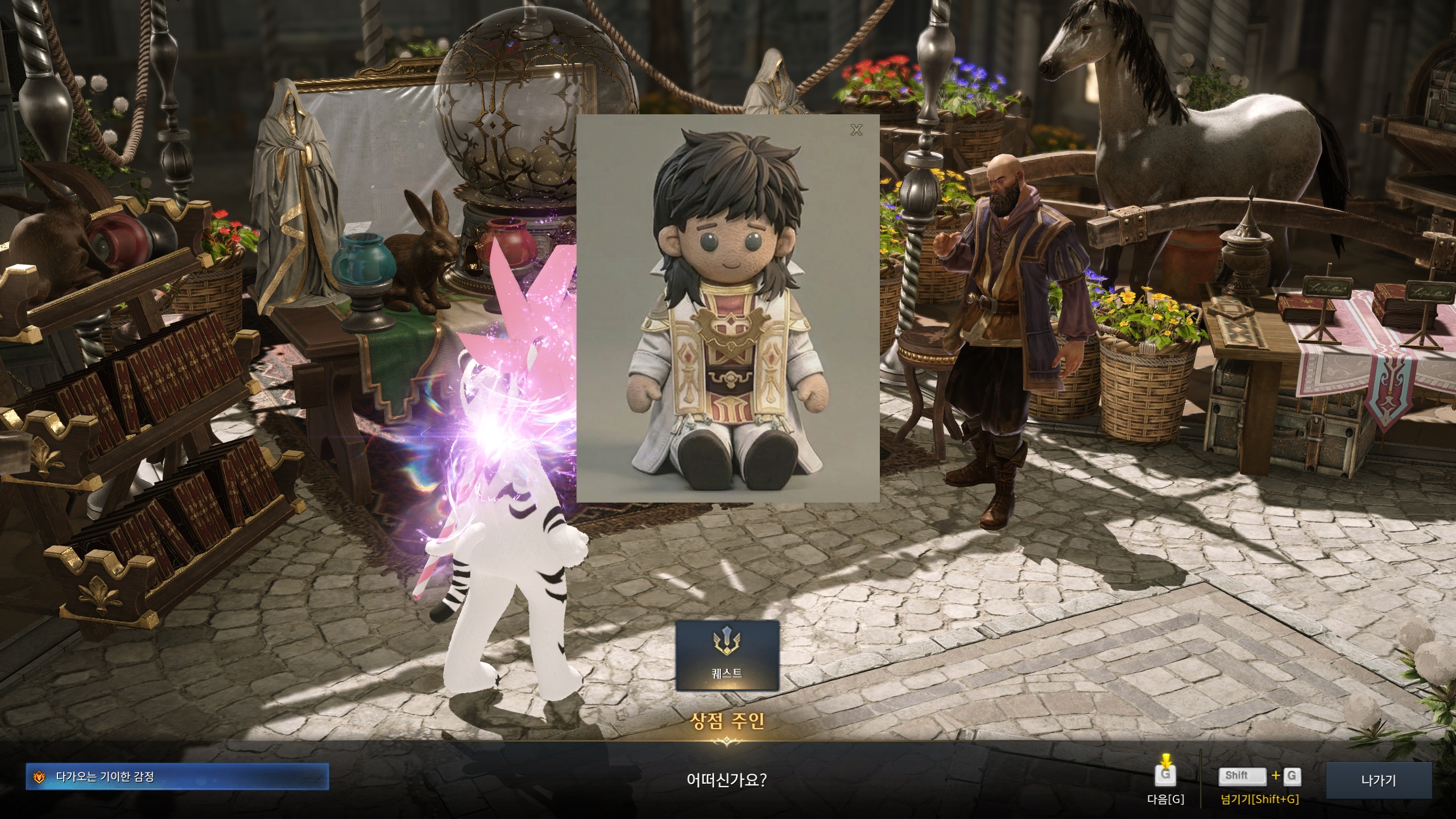1456x819 pixels.
Task: Close the doll picture popup
Action: coord(856,130)
